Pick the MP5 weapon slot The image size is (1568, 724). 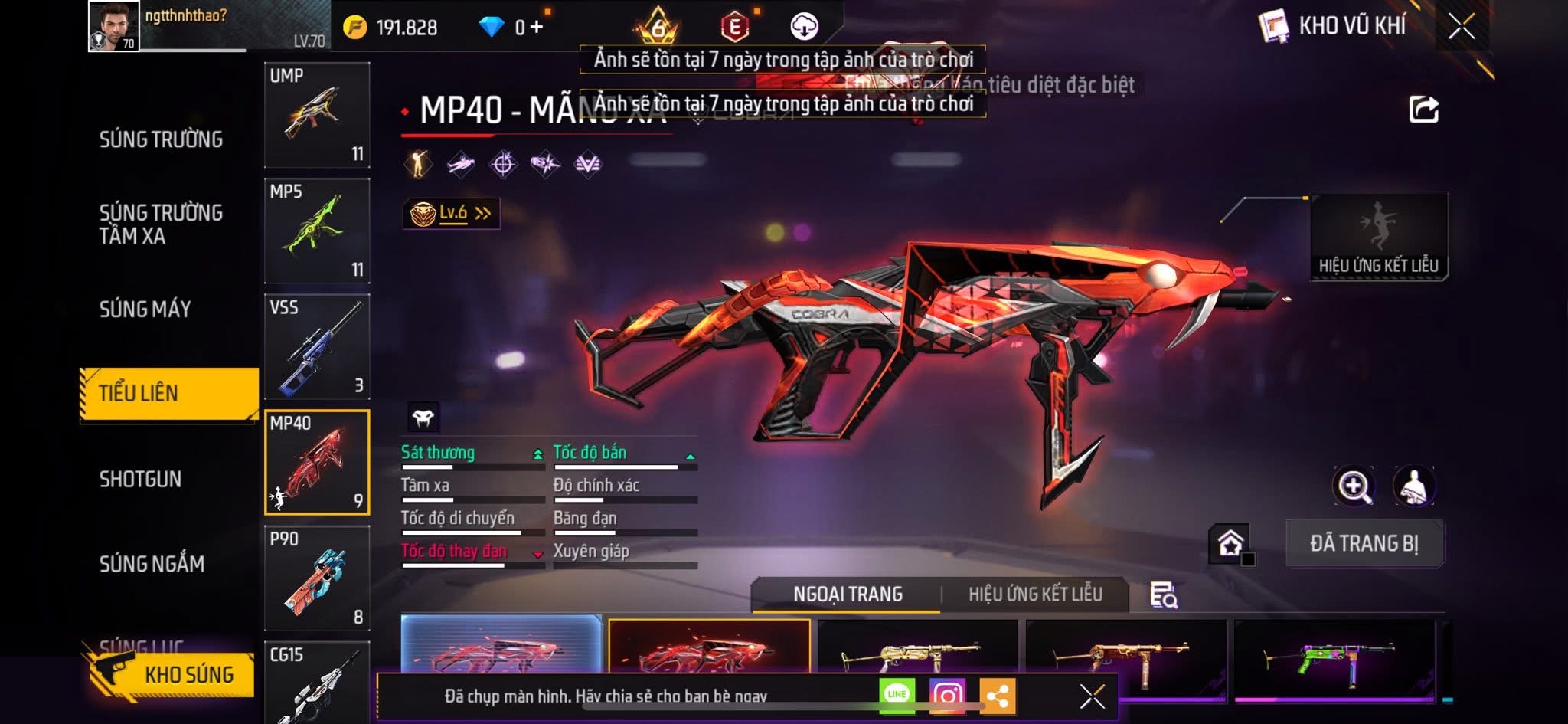click(x=317, y=231)
